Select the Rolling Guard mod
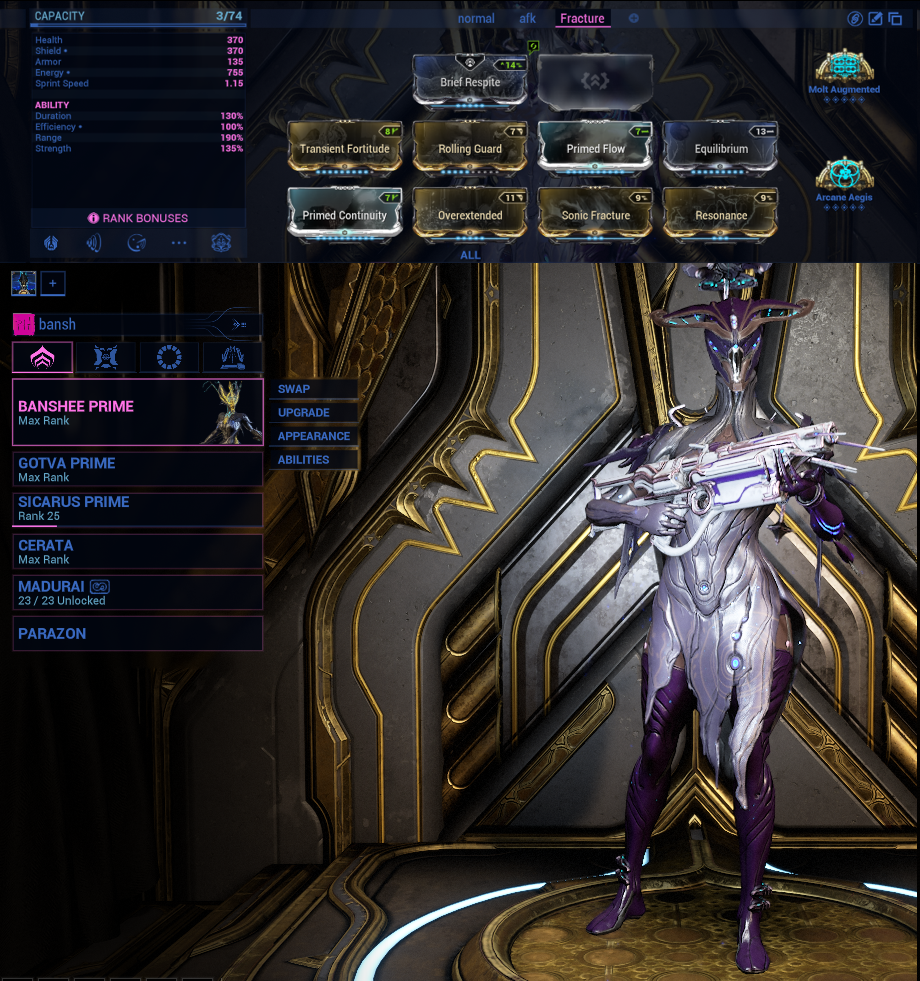The height and width of the screenshot is (981, 920). click(470, 148)
